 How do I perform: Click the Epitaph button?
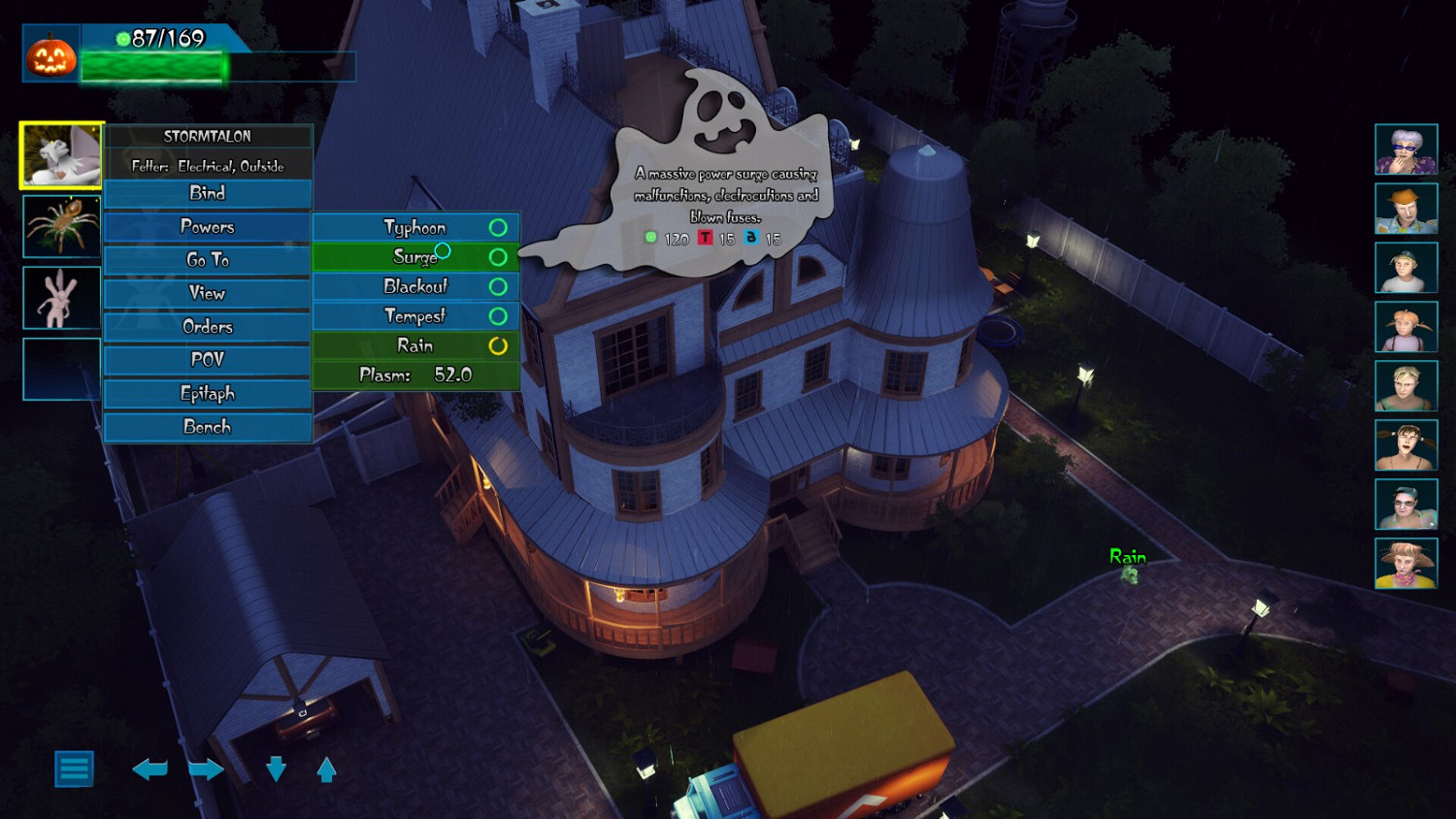click(x=208, y=393)
